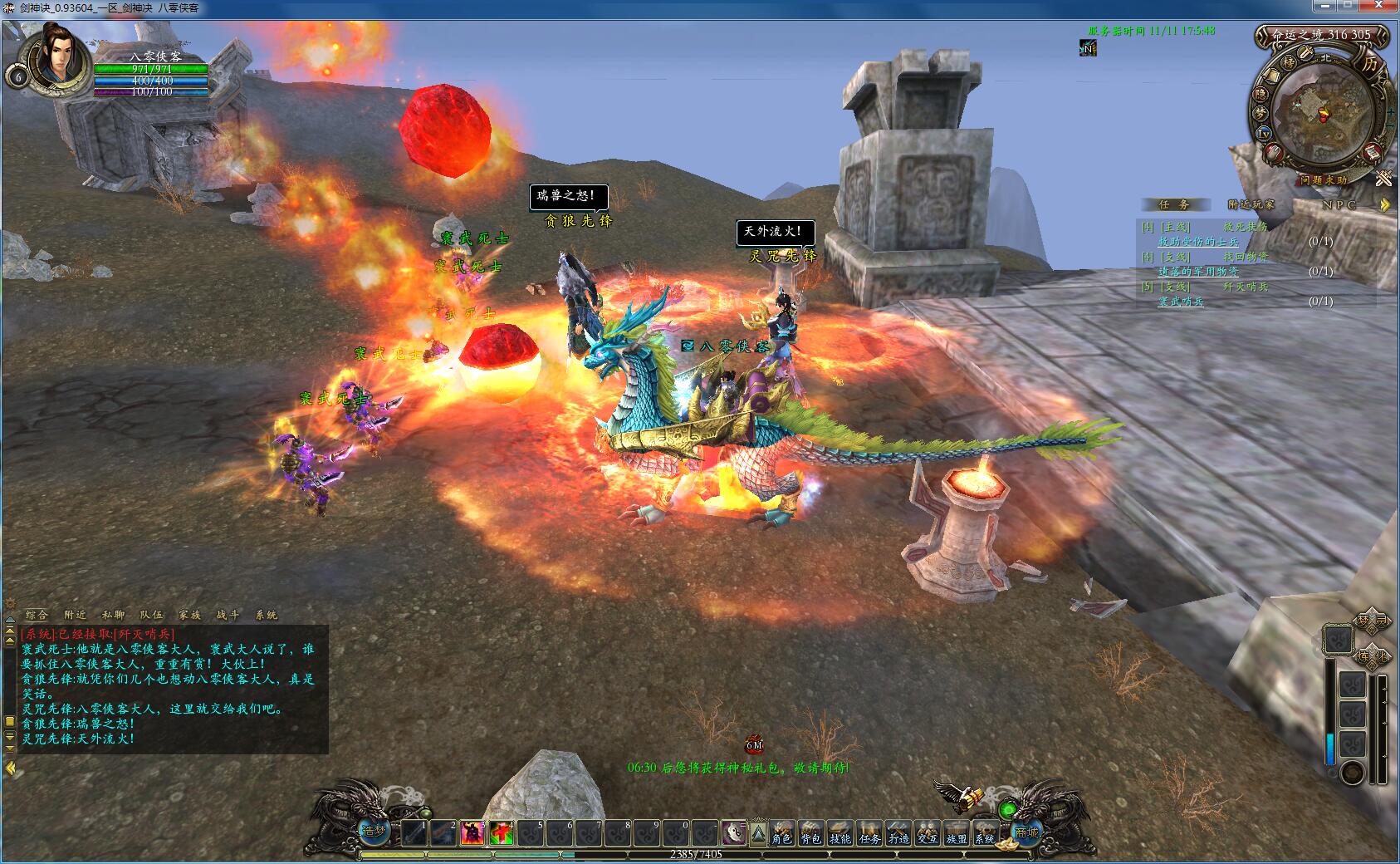The height and width of the screenshot is (864, 1400).
Task: Activate the dark figure skill in slot 3
Action: point(472,832)
